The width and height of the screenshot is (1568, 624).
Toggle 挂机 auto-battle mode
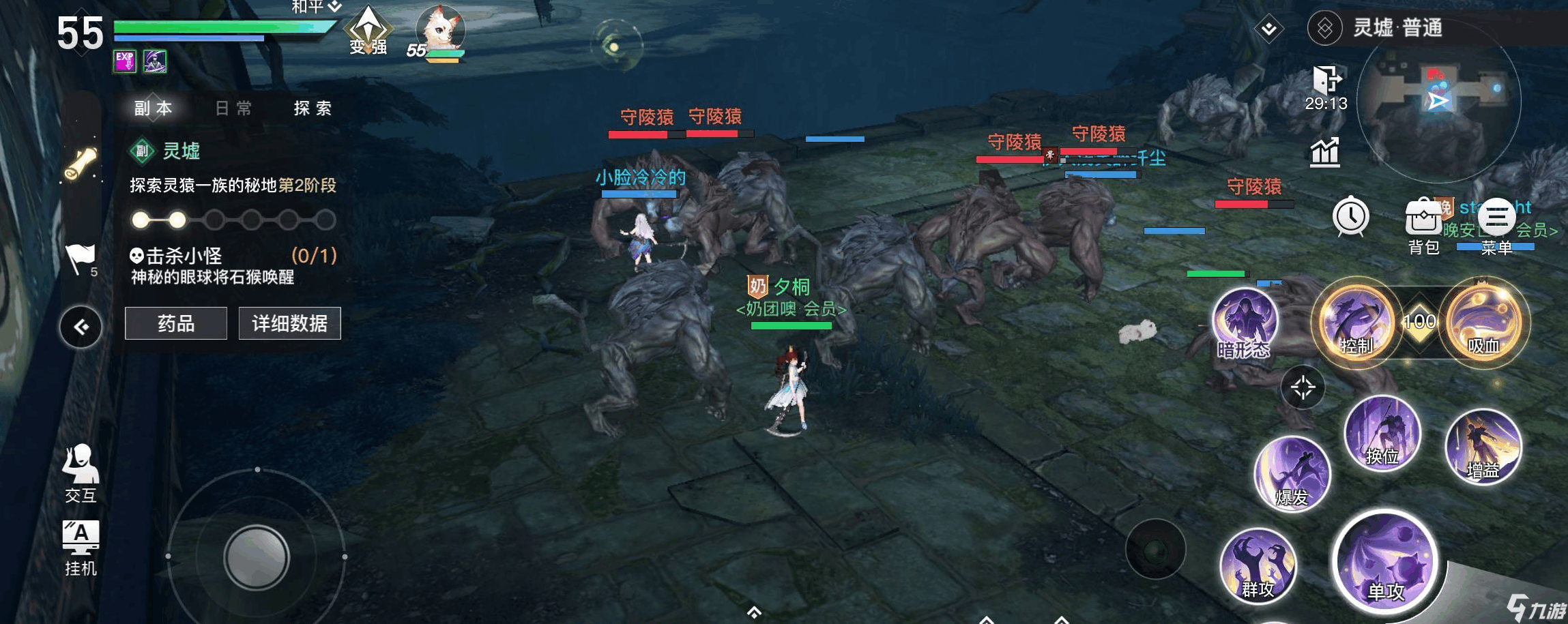coord(81,546)
